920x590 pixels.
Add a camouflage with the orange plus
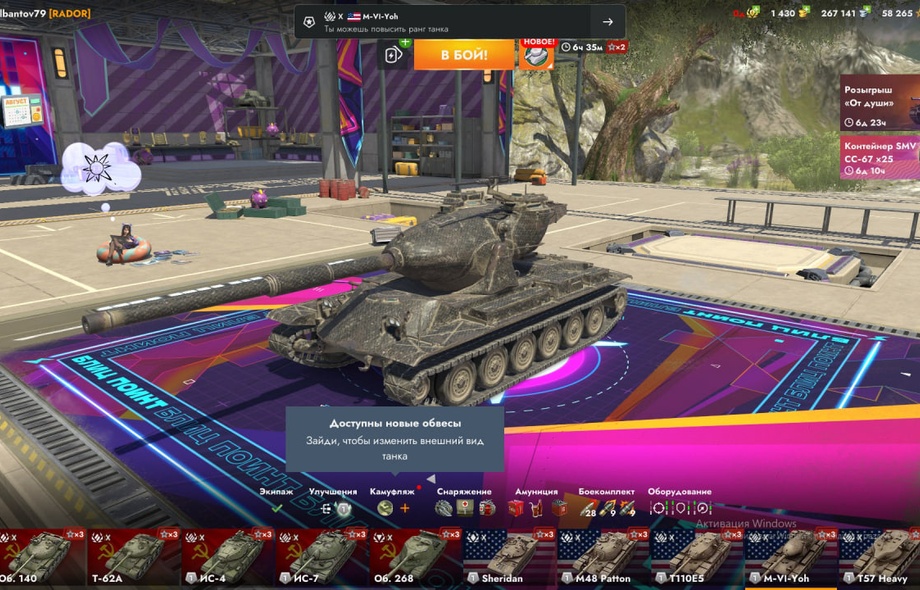coord(405,508)
